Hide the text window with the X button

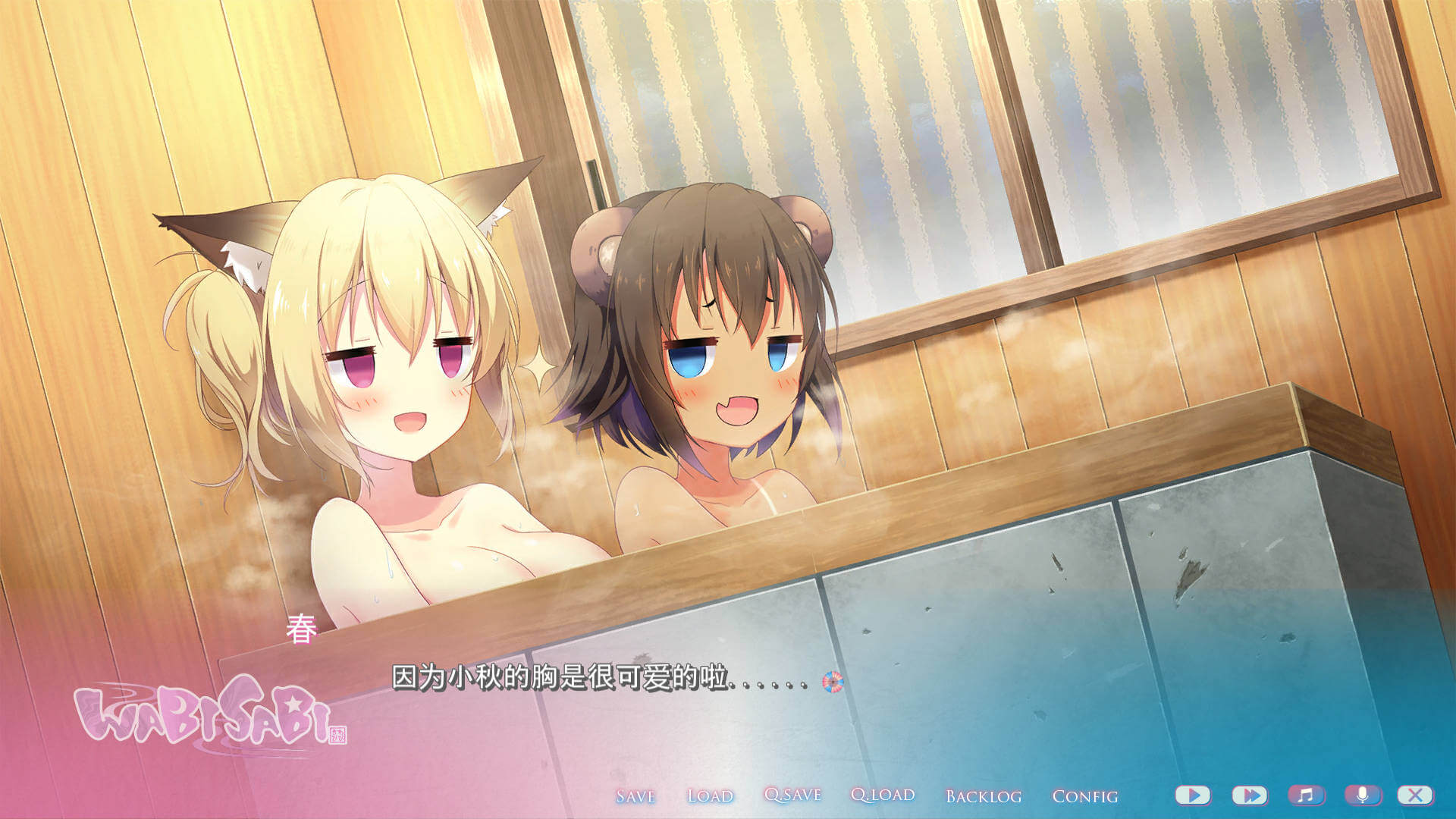click(1415, 795)
